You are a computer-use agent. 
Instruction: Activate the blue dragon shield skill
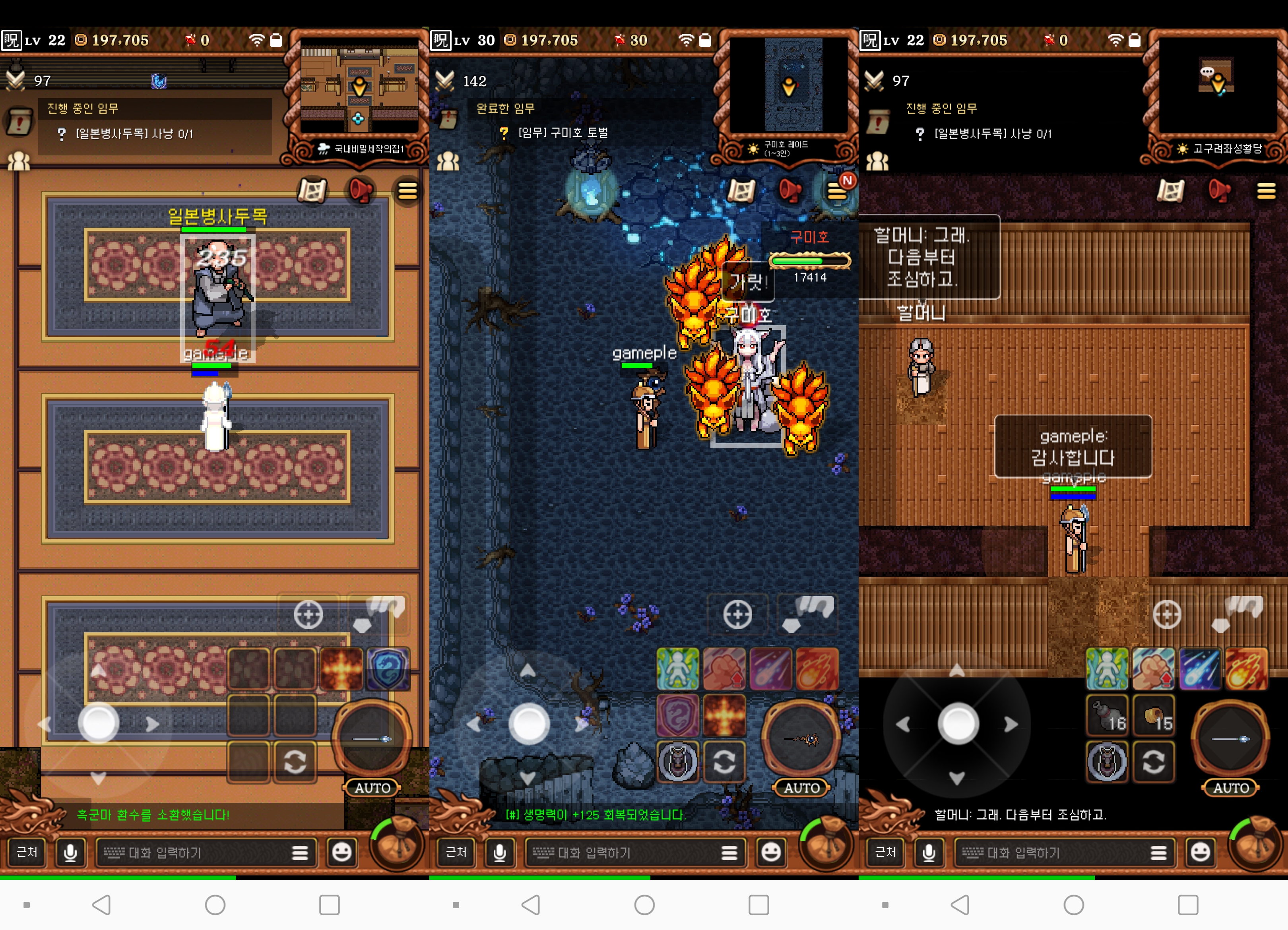[388, 669]
